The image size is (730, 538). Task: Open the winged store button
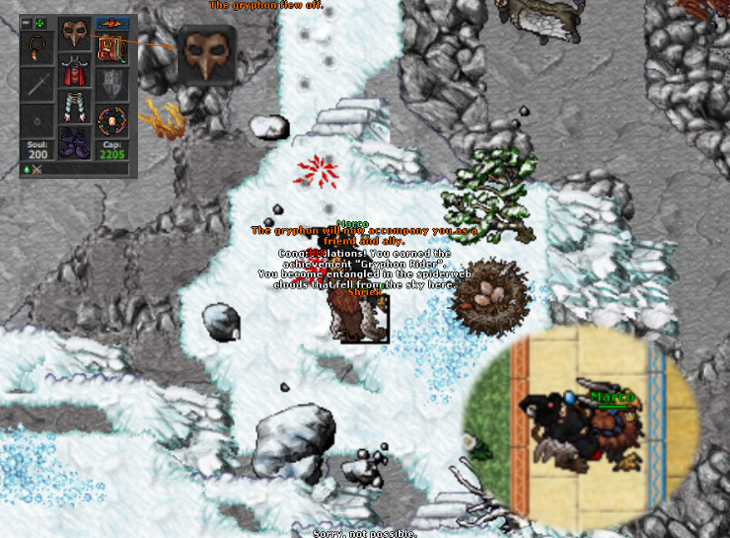coord(110,23)
